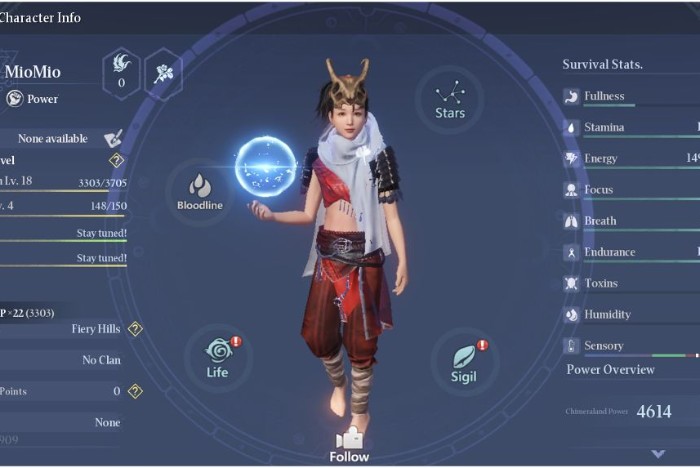Show the help tooltip beside Level
This screenshot has height=468, width=700.
tap(116, 160)
